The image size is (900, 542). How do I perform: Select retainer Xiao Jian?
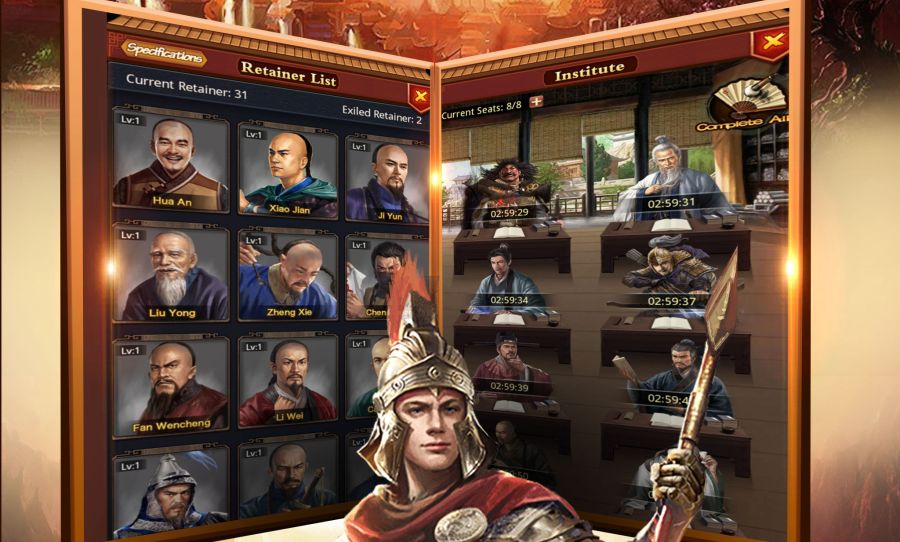(x=288, y=173)
